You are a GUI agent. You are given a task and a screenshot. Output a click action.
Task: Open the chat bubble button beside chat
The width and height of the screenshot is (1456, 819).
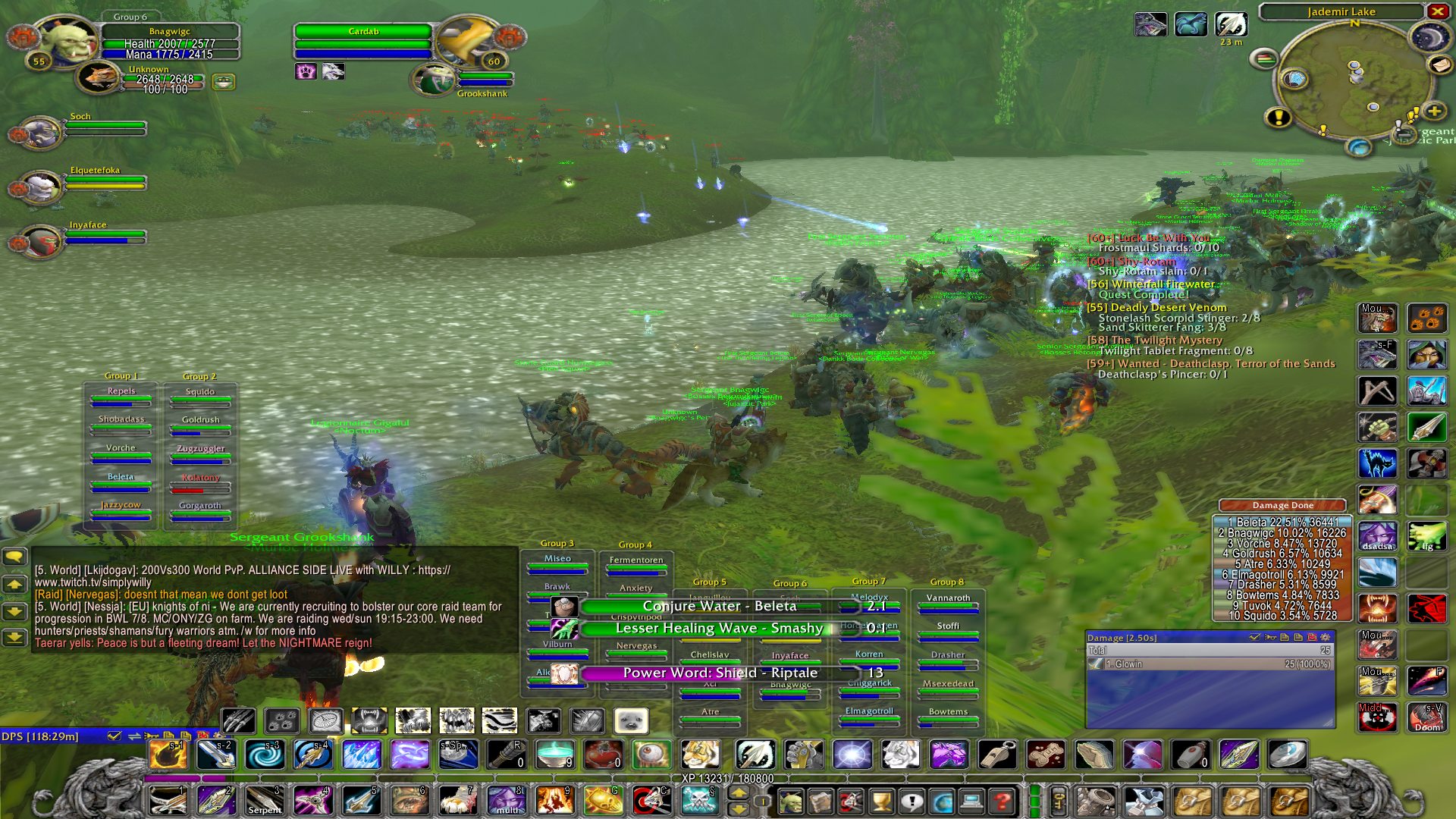[14, 557]
